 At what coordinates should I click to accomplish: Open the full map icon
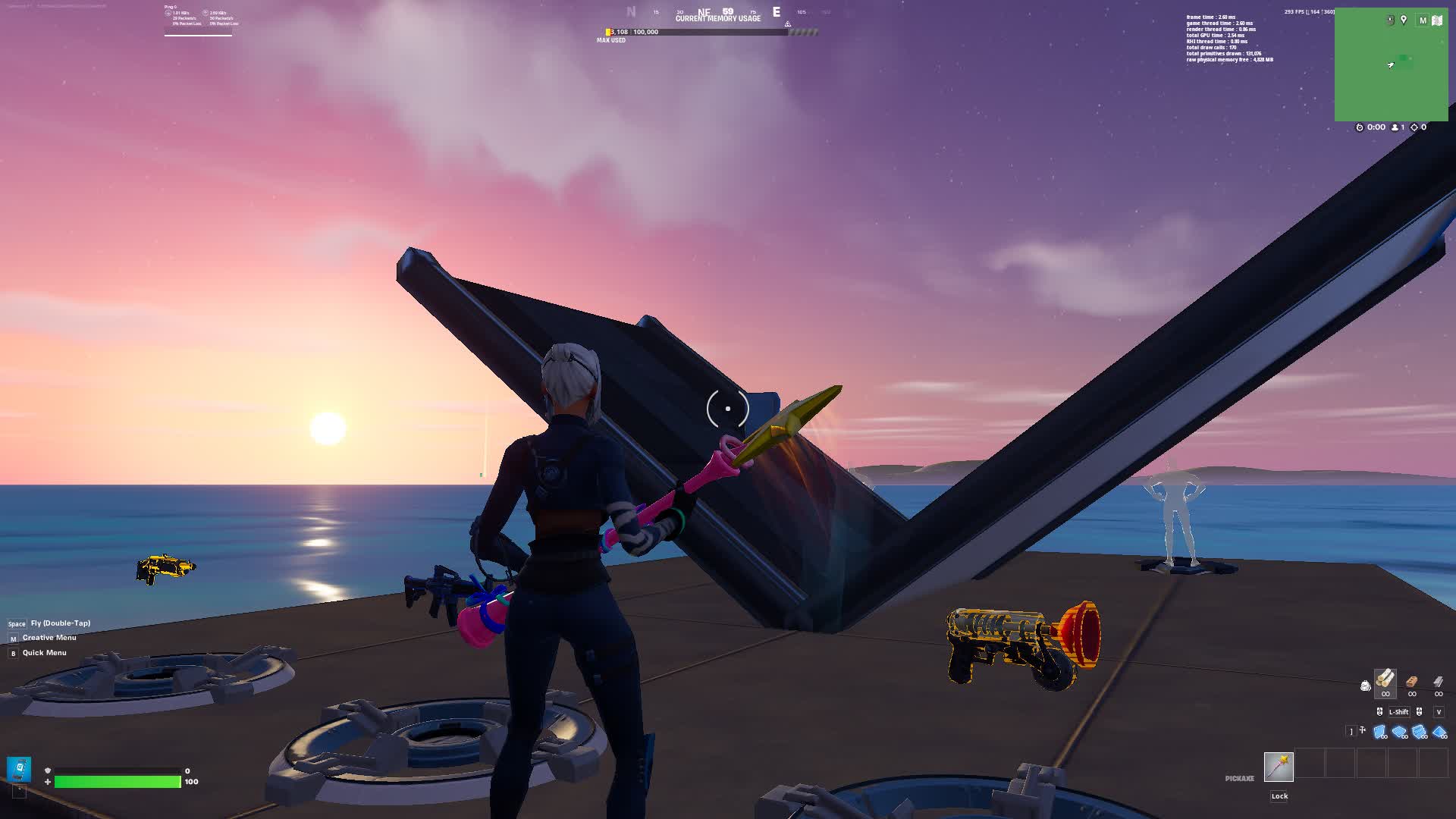tap(1437, 20)
